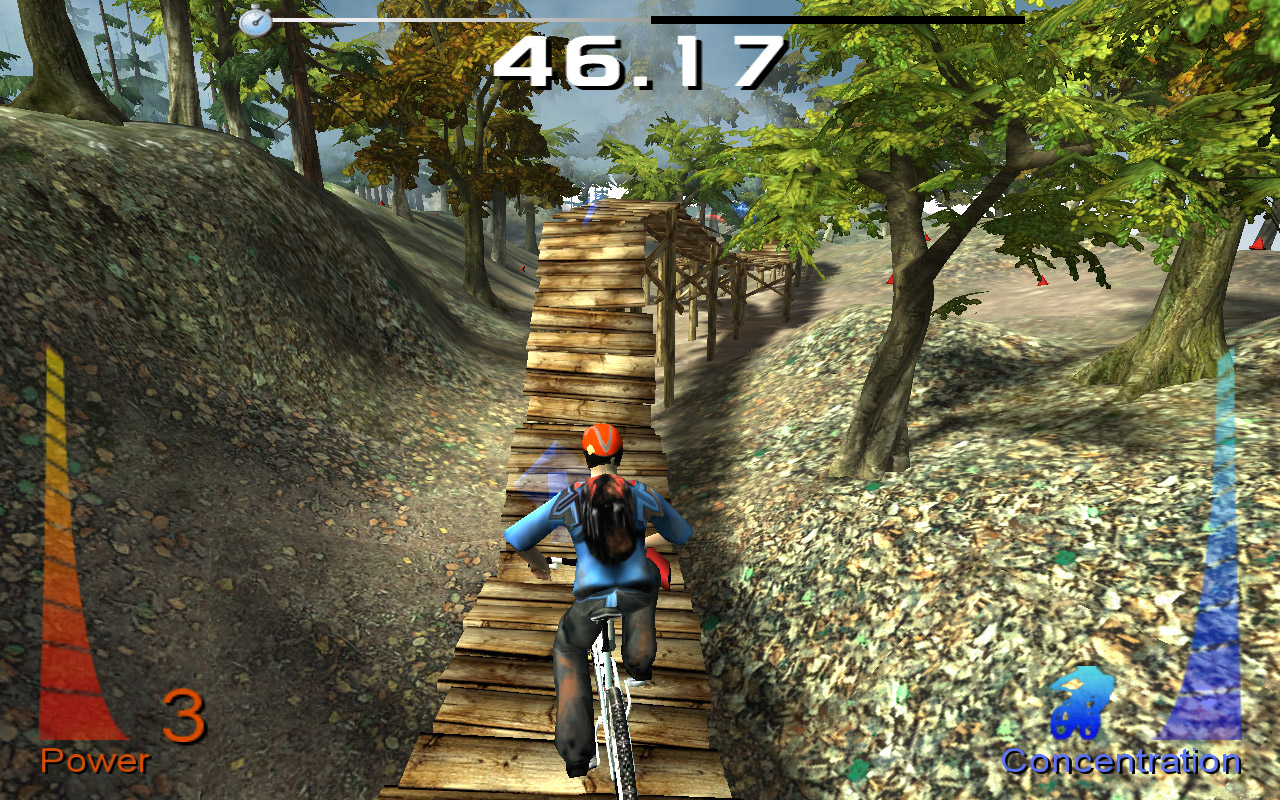The height and width of the screenshot is (800, 1280).
Task: Select the blue rider icon beside Concentration
Action: tap(1082, 707)
